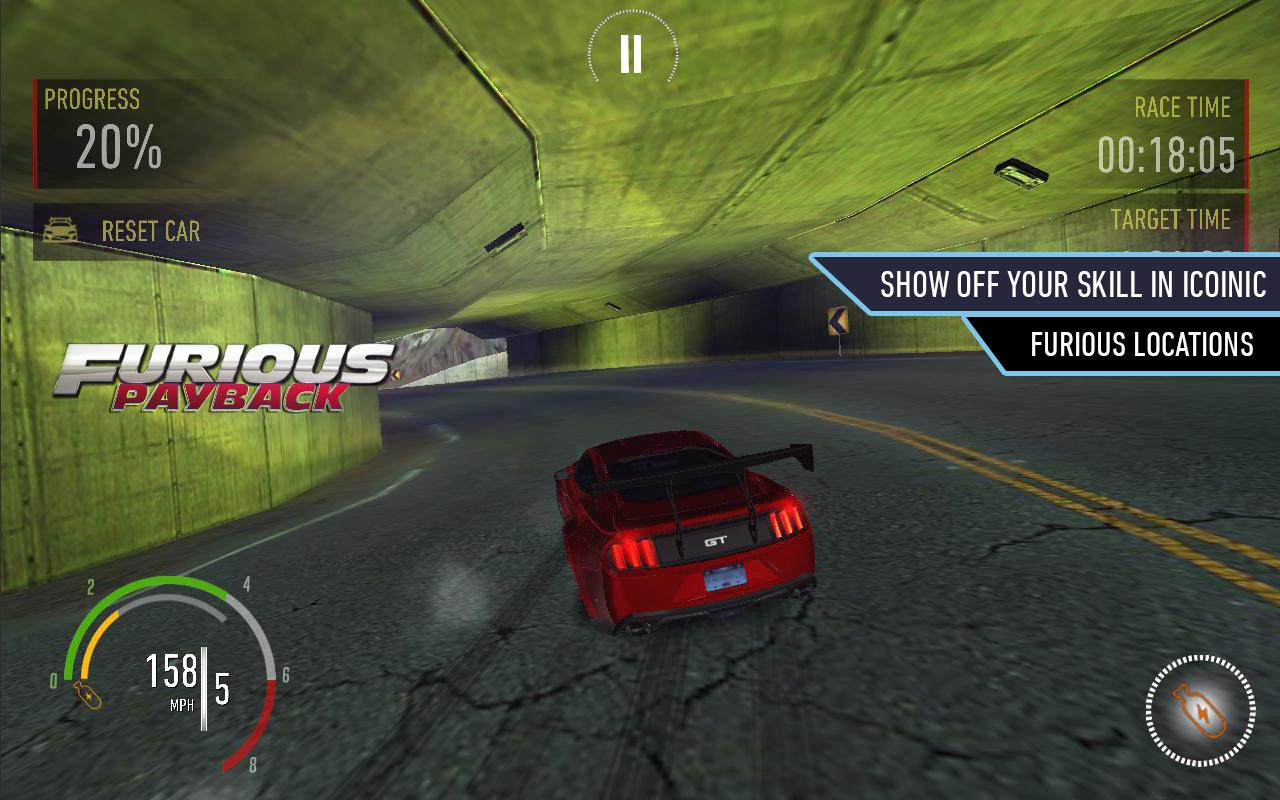Tap the gear number 5 indicator
The image size is (1280, 800).
222,691
